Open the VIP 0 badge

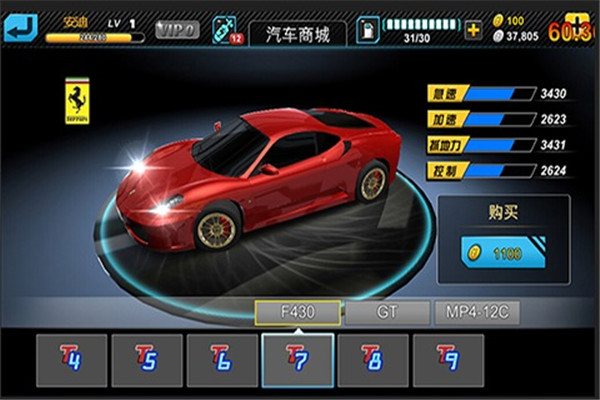[178, 29]
